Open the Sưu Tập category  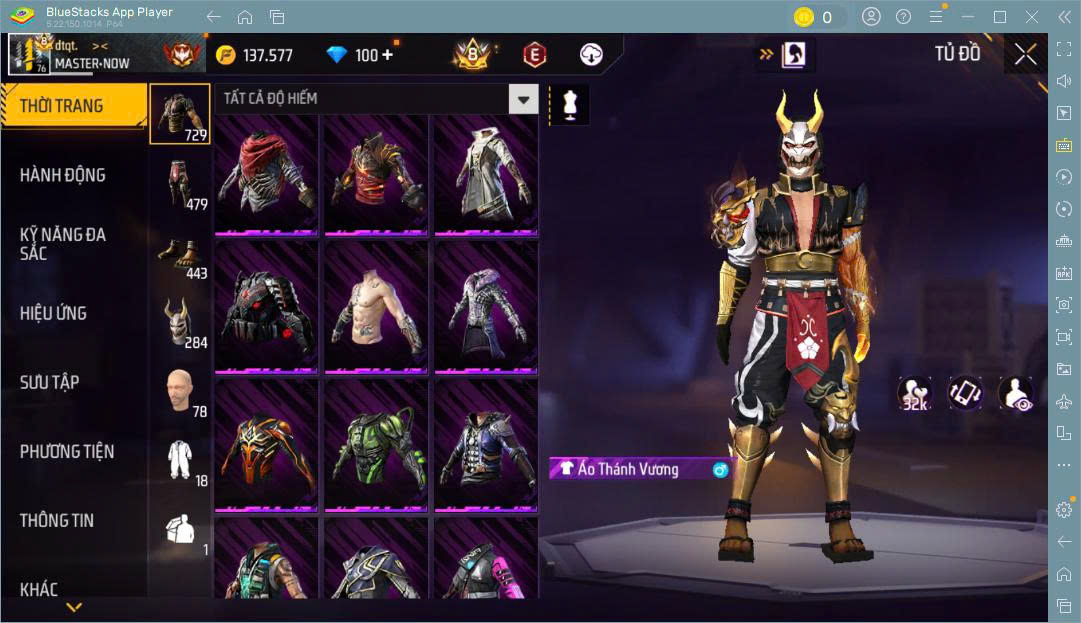[50, 382]
